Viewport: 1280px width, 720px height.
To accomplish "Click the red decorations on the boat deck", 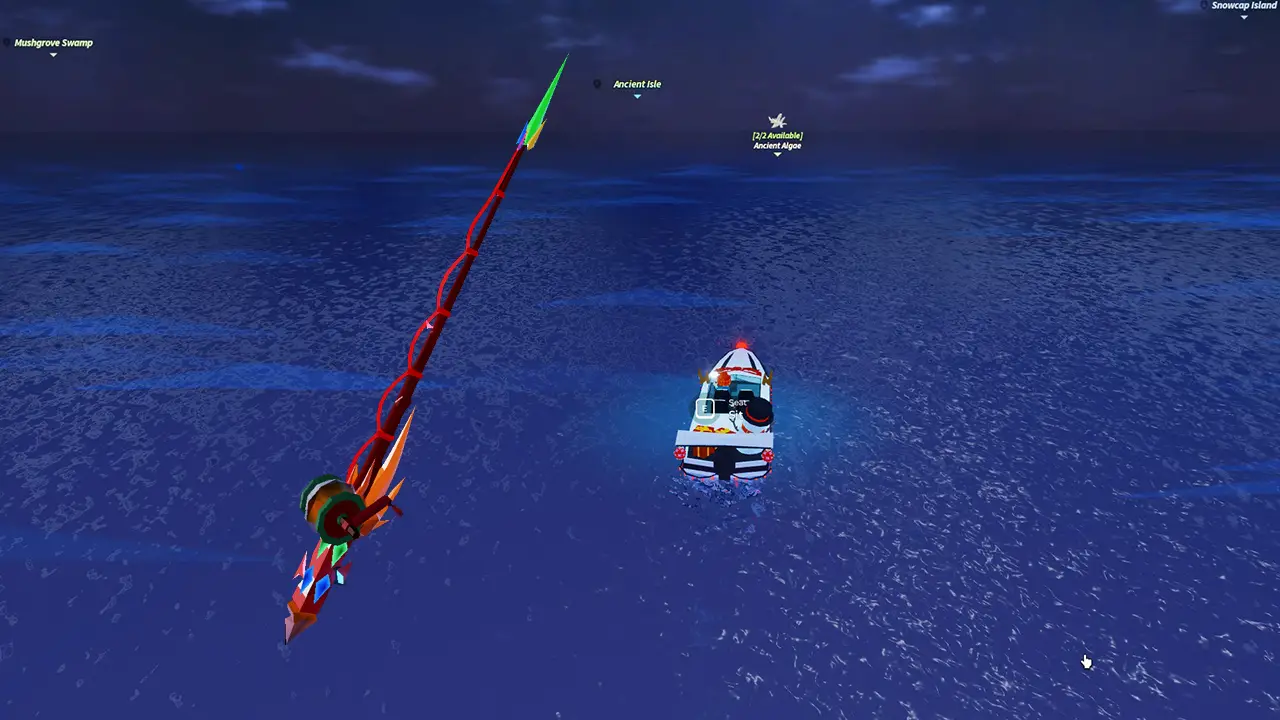I will pos(712,430).
